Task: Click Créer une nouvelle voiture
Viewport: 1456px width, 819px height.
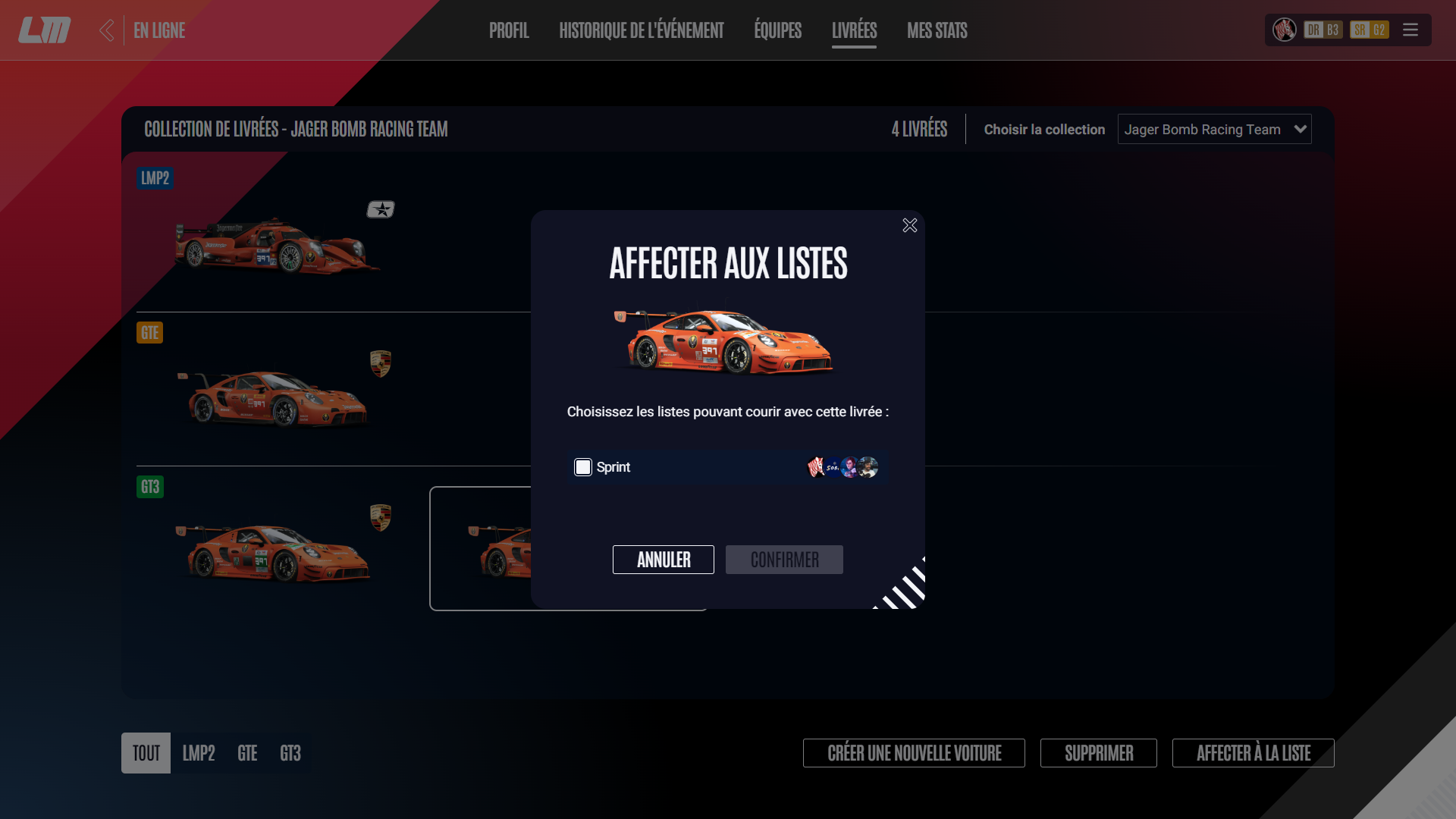Action: [x=914, y=753]
